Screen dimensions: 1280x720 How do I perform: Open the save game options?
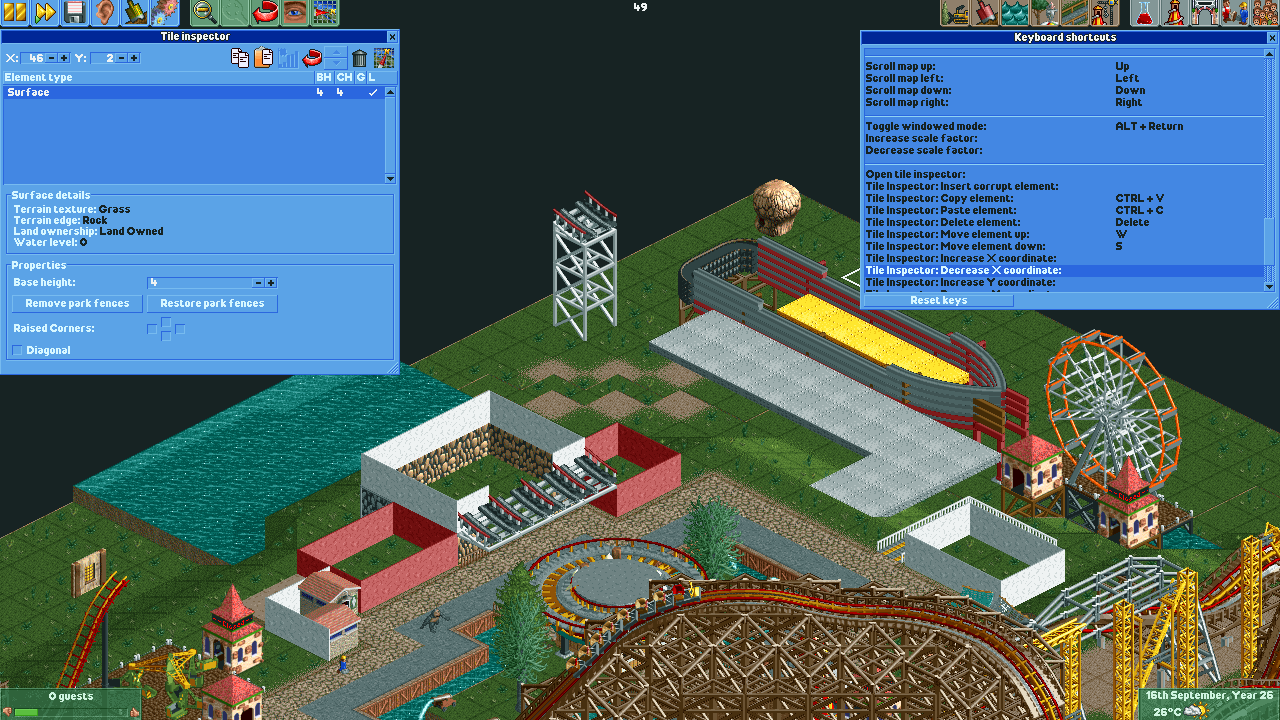click(73, 13)
